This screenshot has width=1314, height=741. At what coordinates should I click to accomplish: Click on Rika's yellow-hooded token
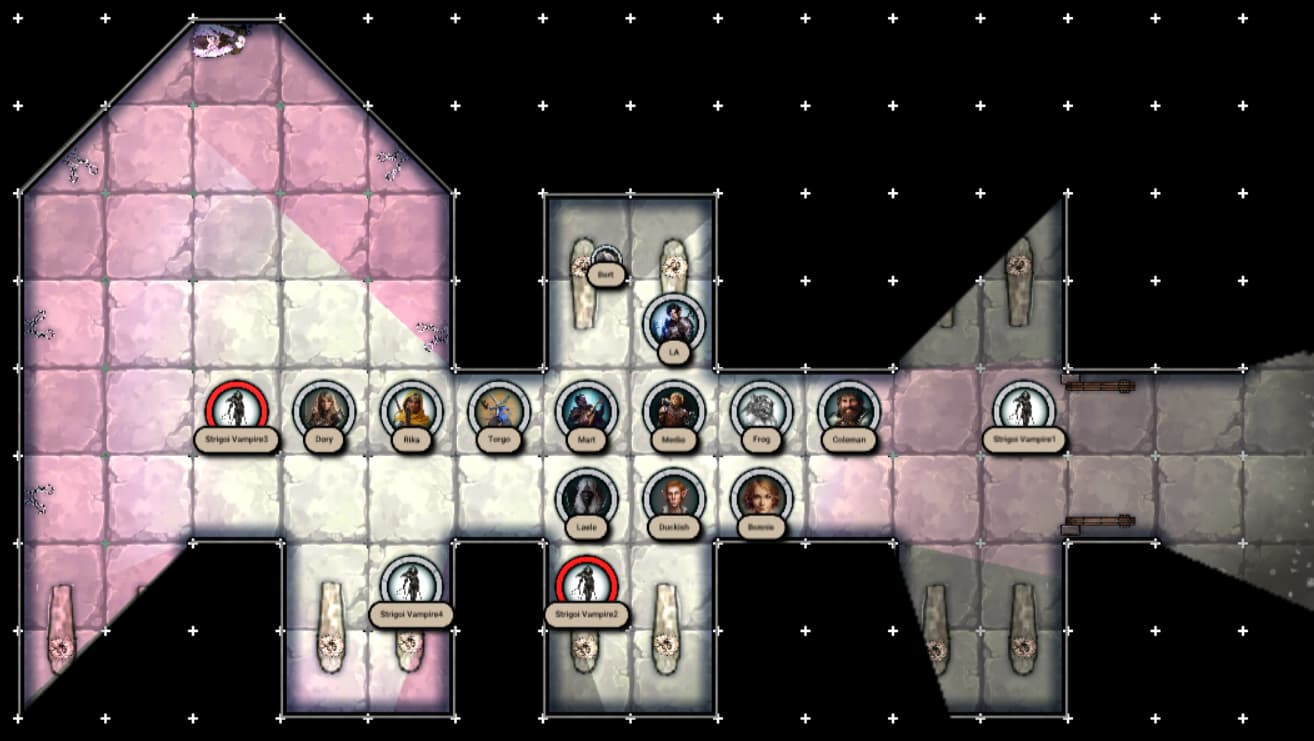pyautogui.click(x=411, y=409)
